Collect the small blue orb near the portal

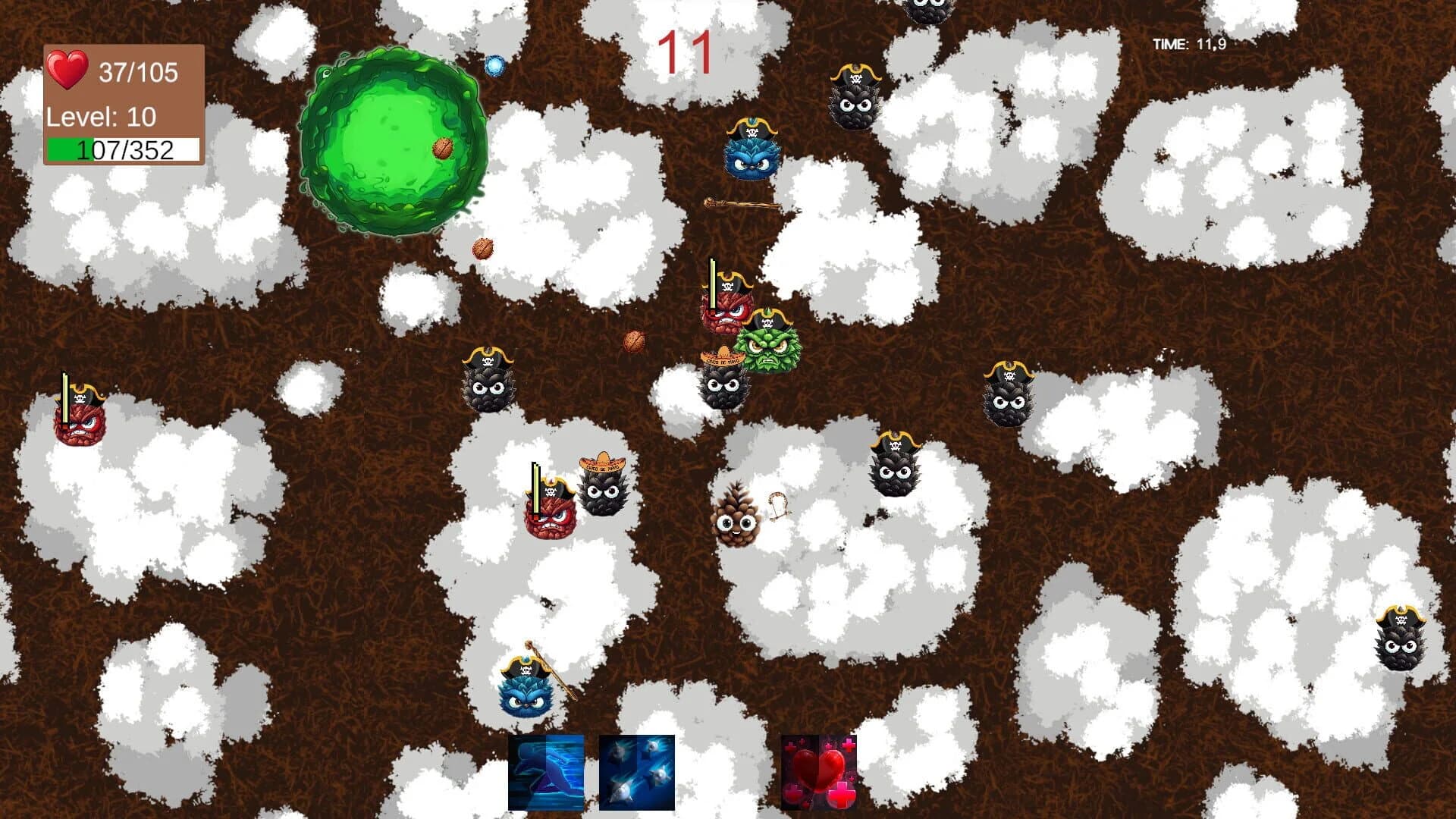(x=494, y=67)
